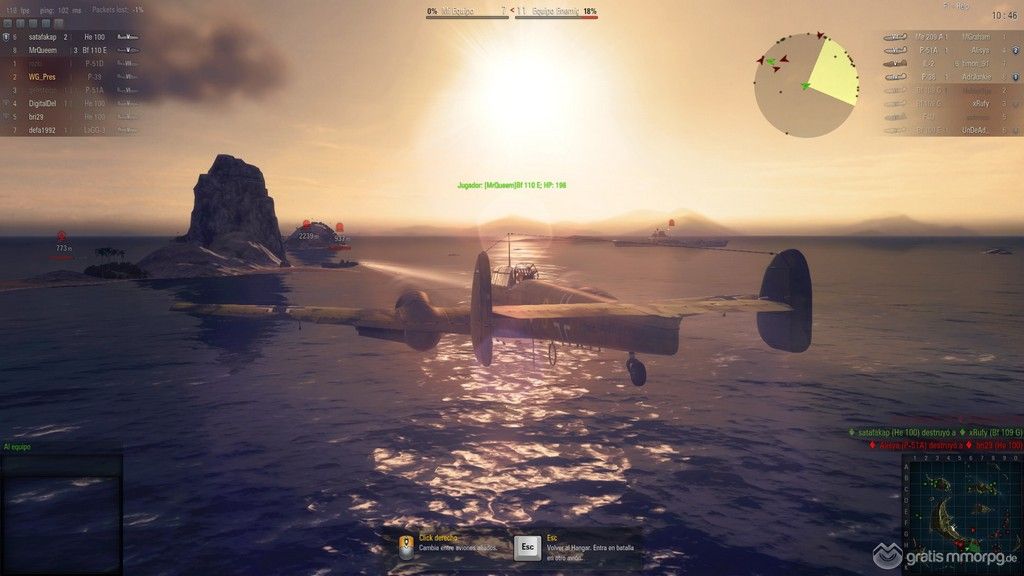Select satafakap in the allied team list
Viewport: 1024px width, 576px height.
pyautogui.click(x=44, y=36)
